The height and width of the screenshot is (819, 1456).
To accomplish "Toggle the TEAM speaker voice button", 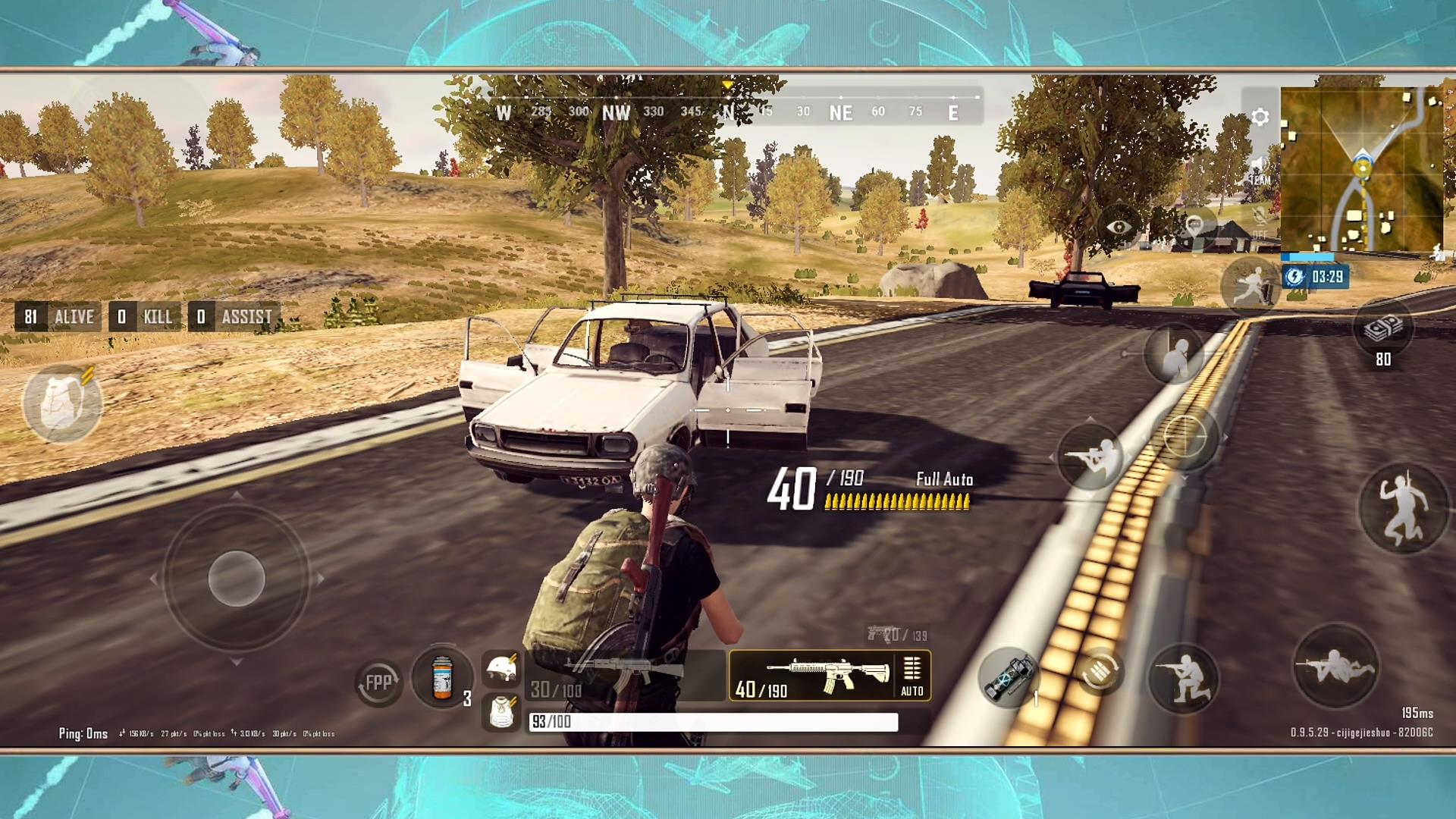I will [x=1259, y=172].
